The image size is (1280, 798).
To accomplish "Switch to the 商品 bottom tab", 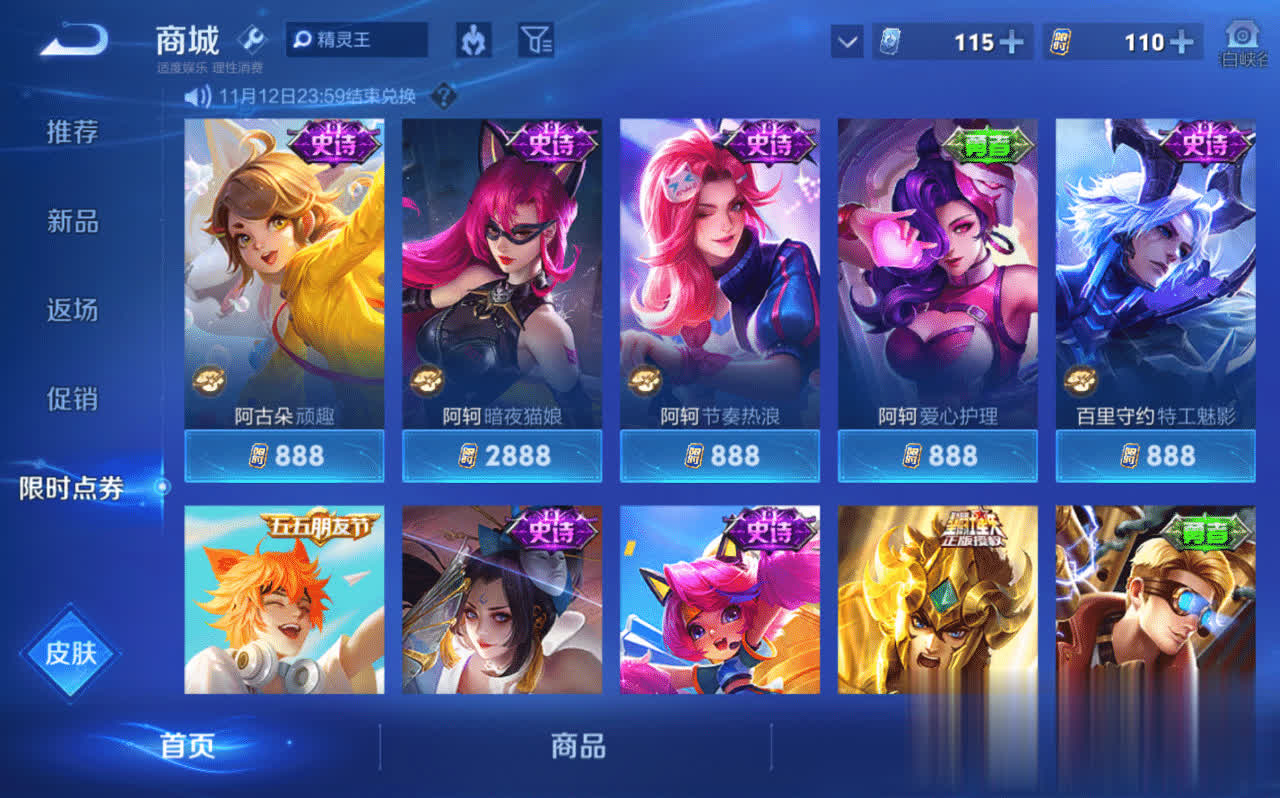I will [x=578, y=746].
